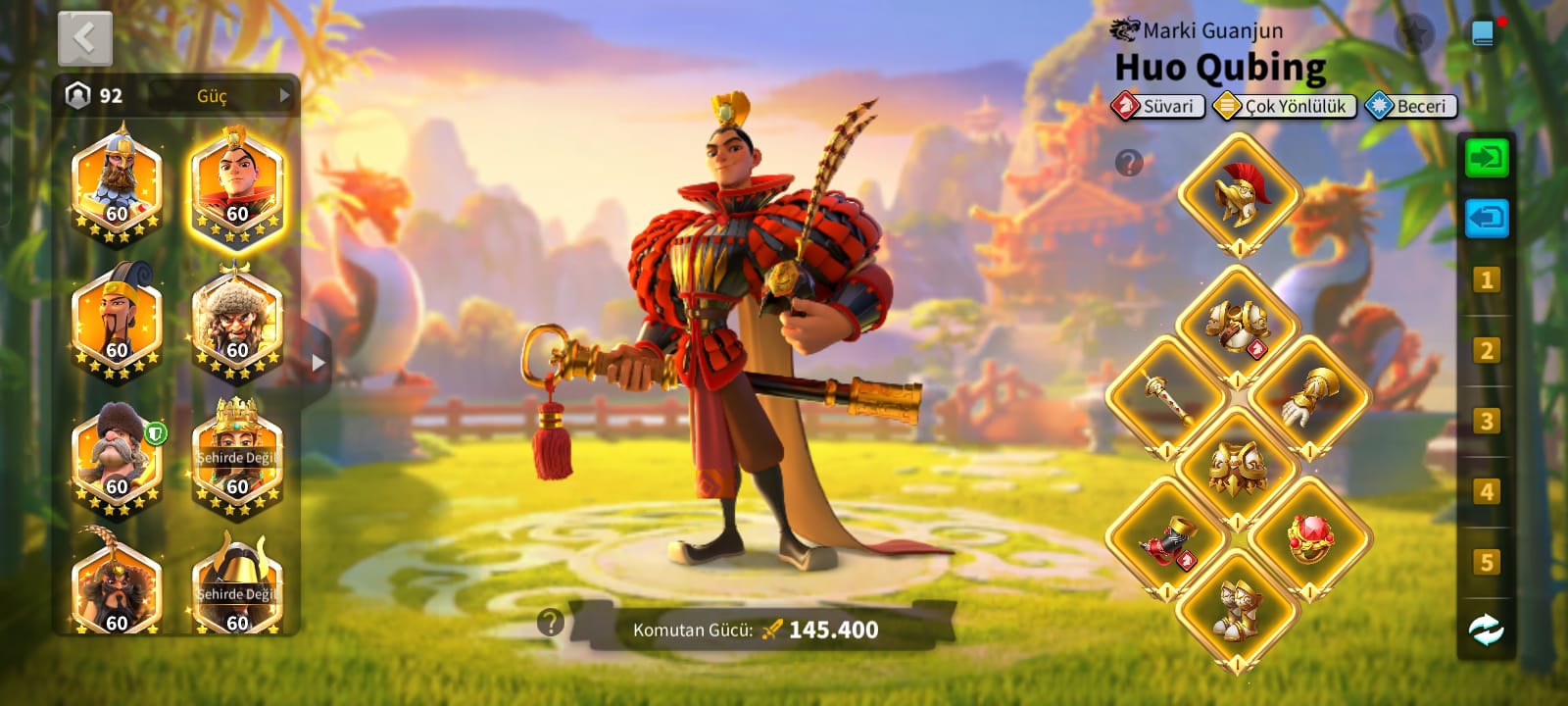This screenshot has width=1568, height=706.
Task: Switch to equipment preset 3
Action: pyautogui.click(x=1486, y=422)
